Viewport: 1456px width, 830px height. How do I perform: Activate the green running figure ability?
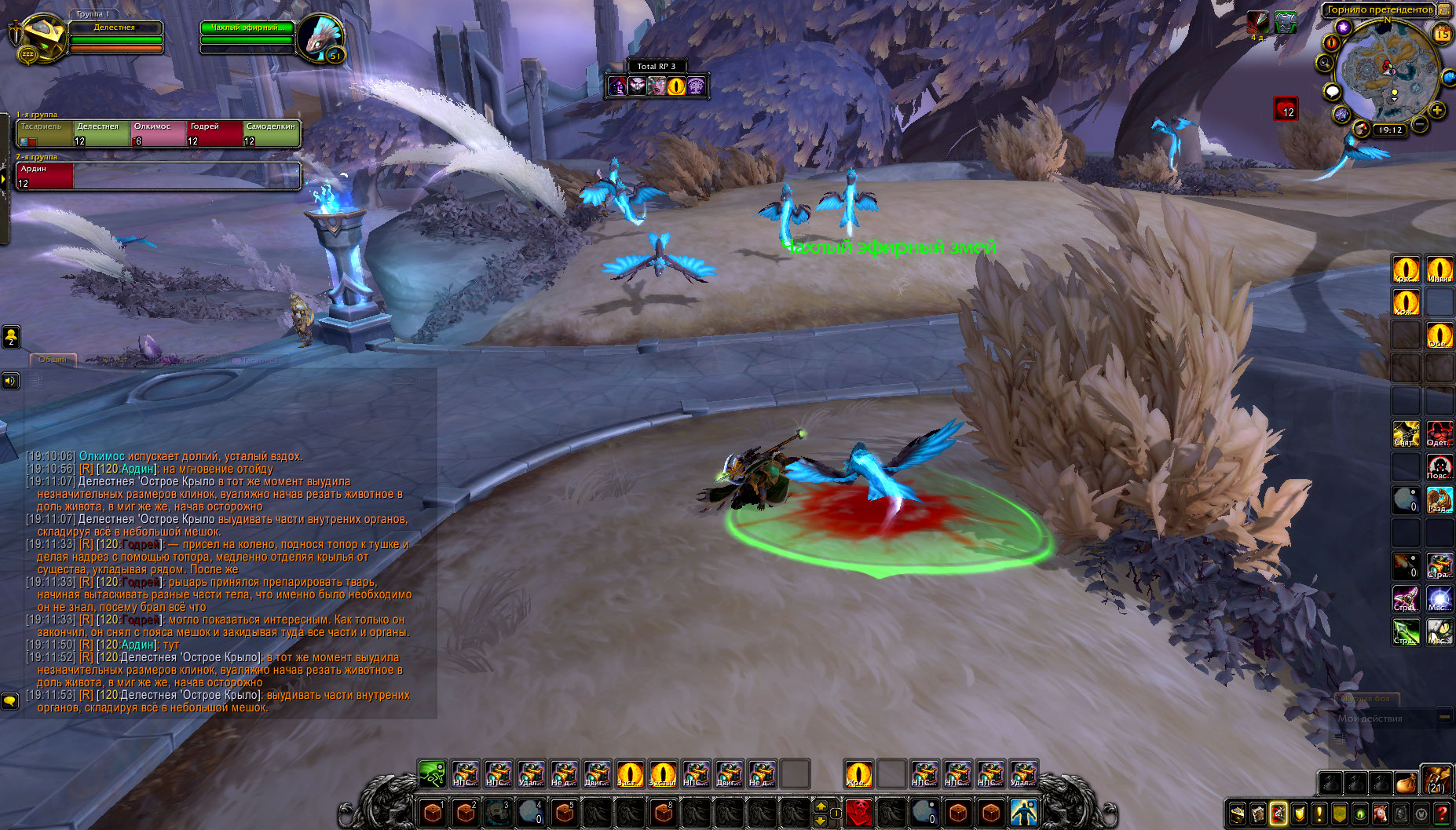pyautogui.click(x=432, y=774)
